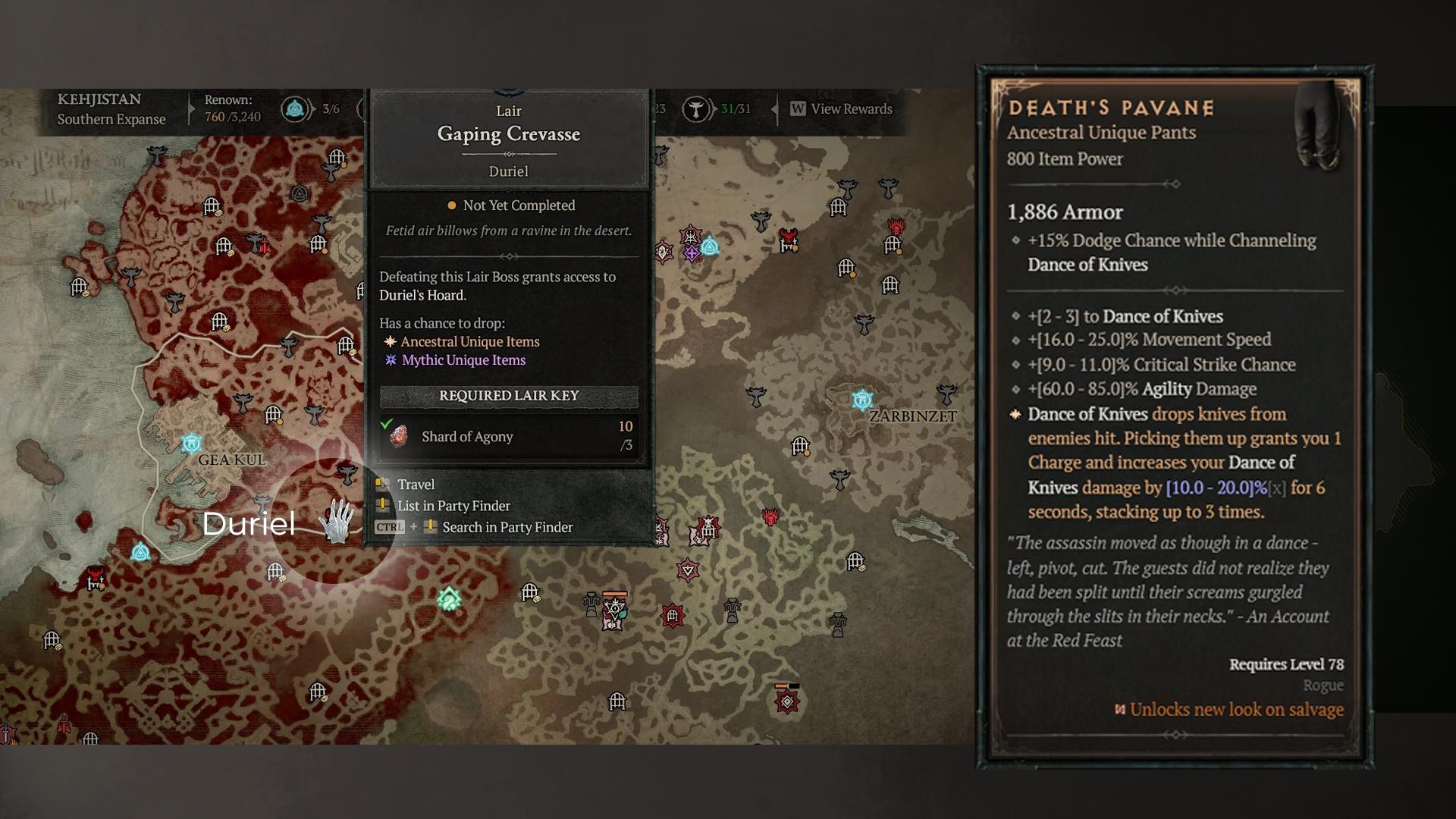Select the green nightmare dungeon icon below Gea Kul
This screenshot has height=819, width=1456.
pos(450,600)
